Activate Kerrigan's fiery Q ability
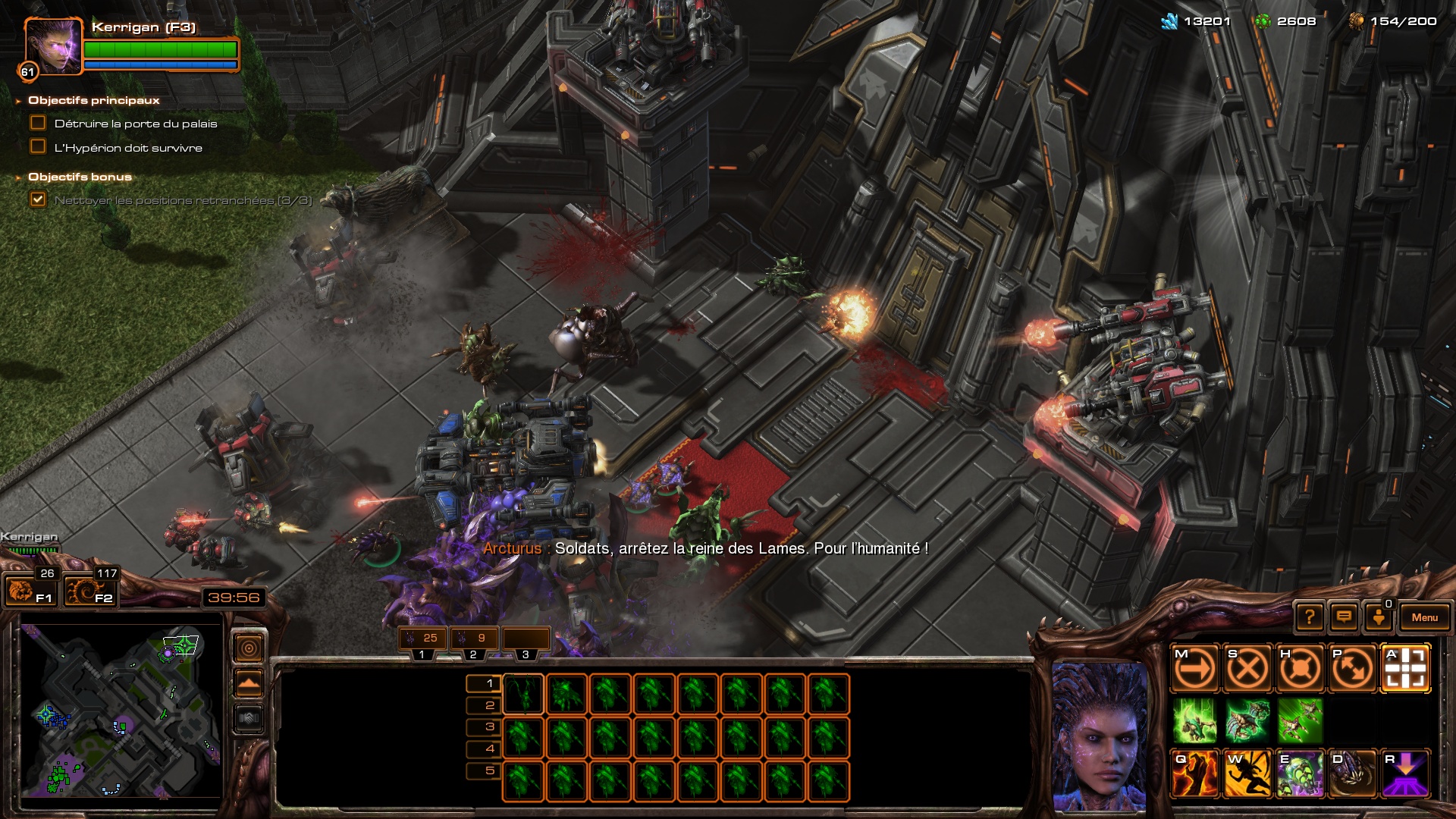1456x819 pixels. 1195,773
